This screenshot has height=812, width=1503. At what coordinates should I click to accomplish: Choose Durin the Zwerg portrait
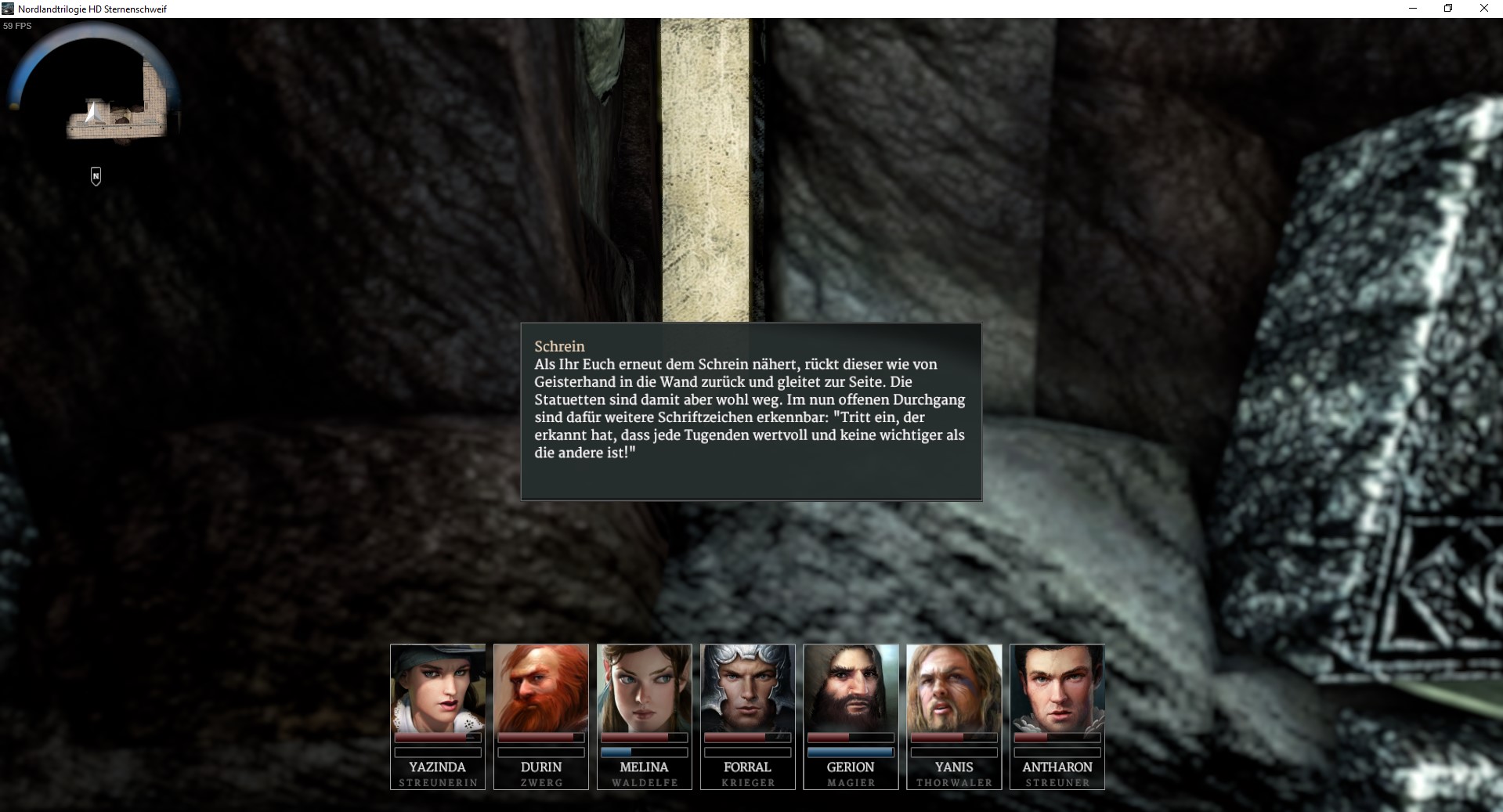(540, 688)
